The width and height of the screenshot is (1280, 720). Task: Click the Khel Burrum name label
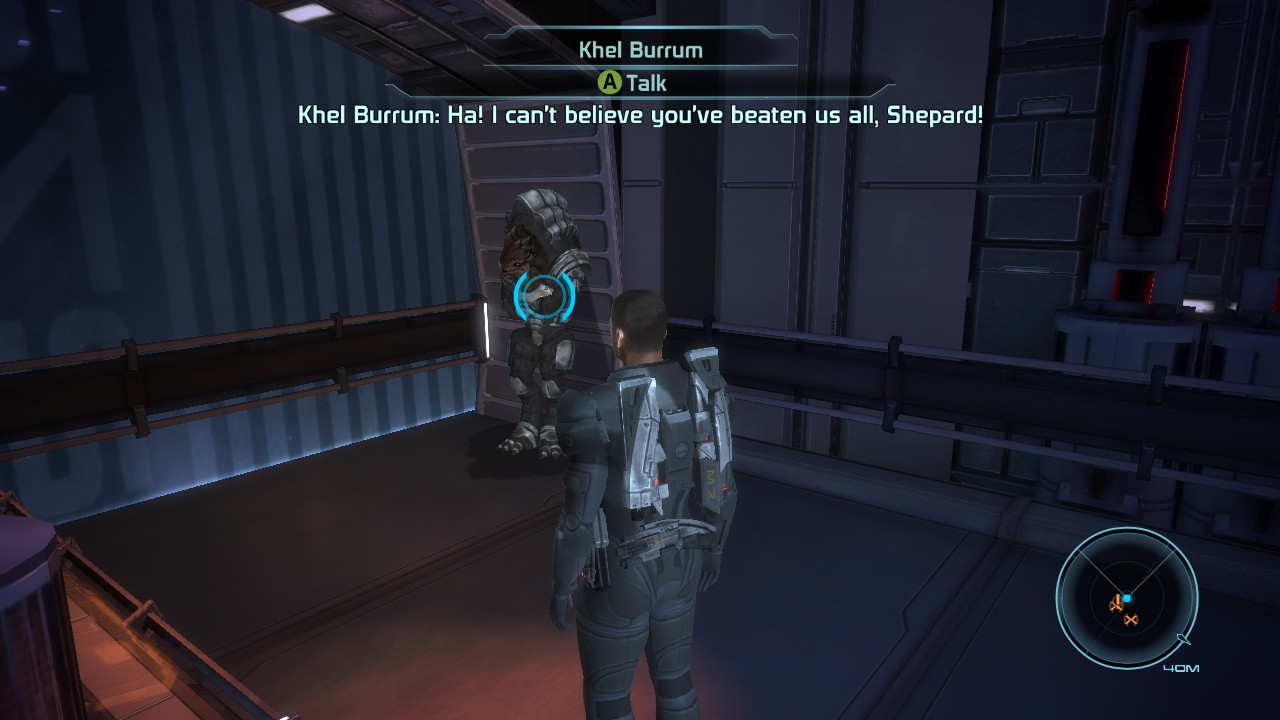coord(640,48)
